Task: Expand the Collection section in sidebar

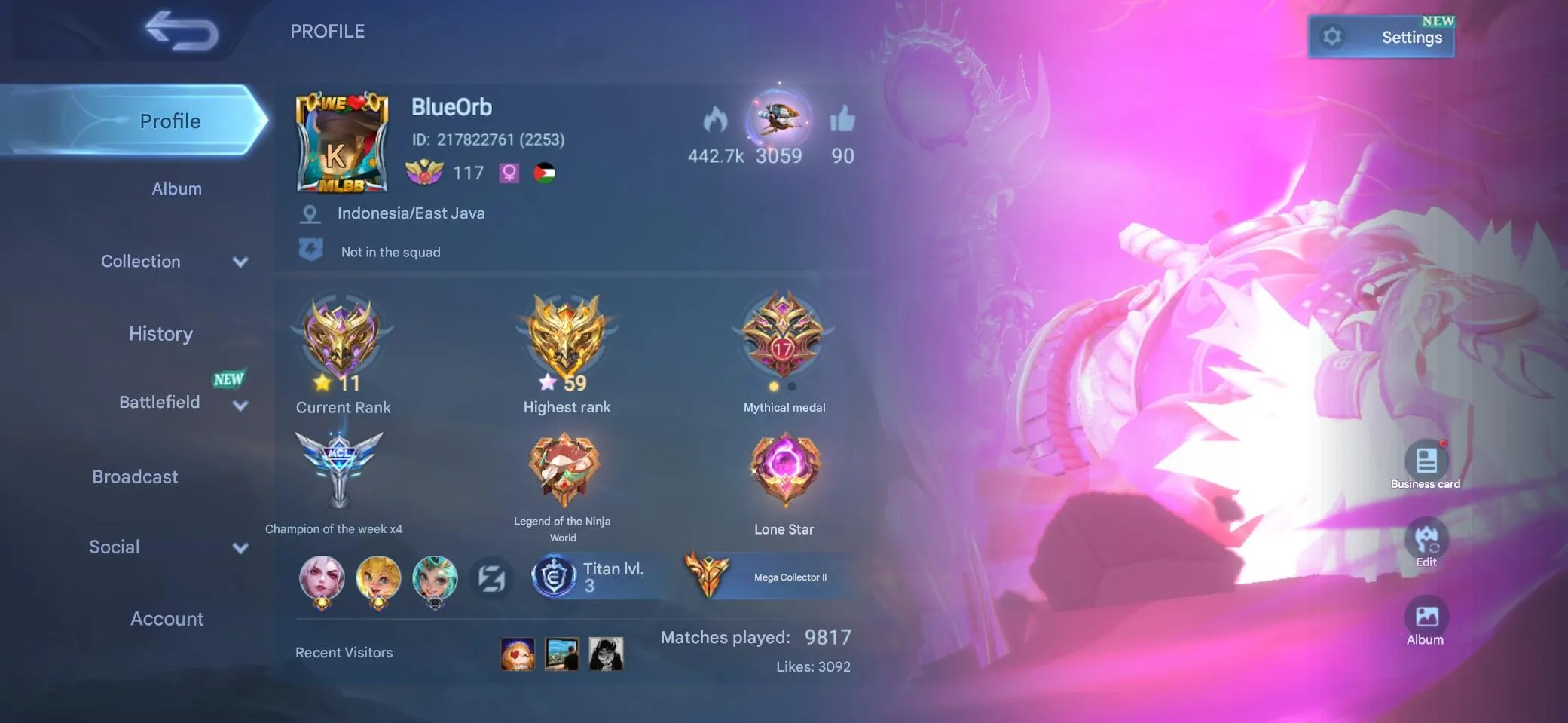Action: [141, 261]
